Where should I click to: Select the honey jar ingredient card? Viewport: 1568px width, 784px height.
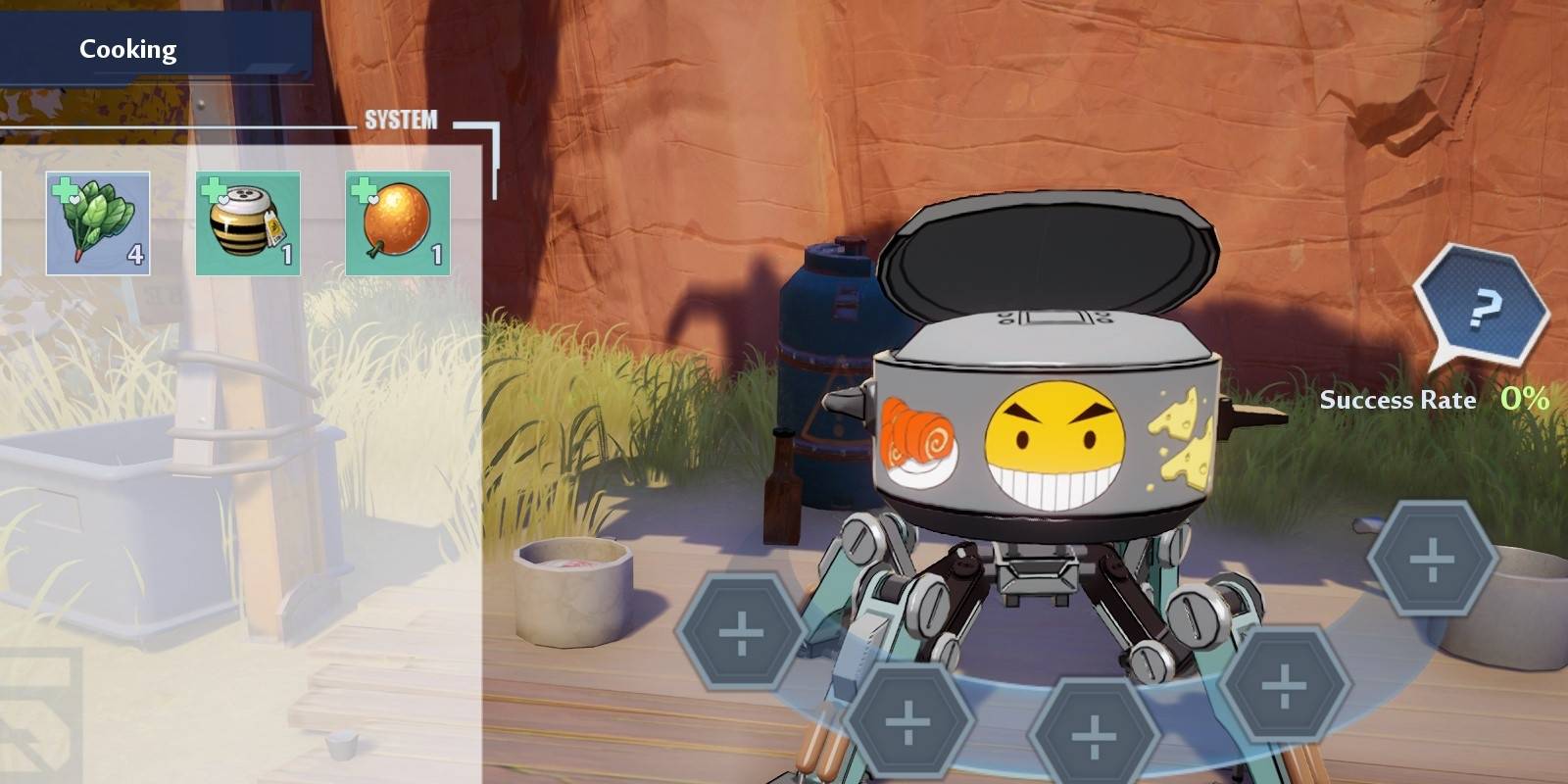pyautogui.click(x=248, y=223)
